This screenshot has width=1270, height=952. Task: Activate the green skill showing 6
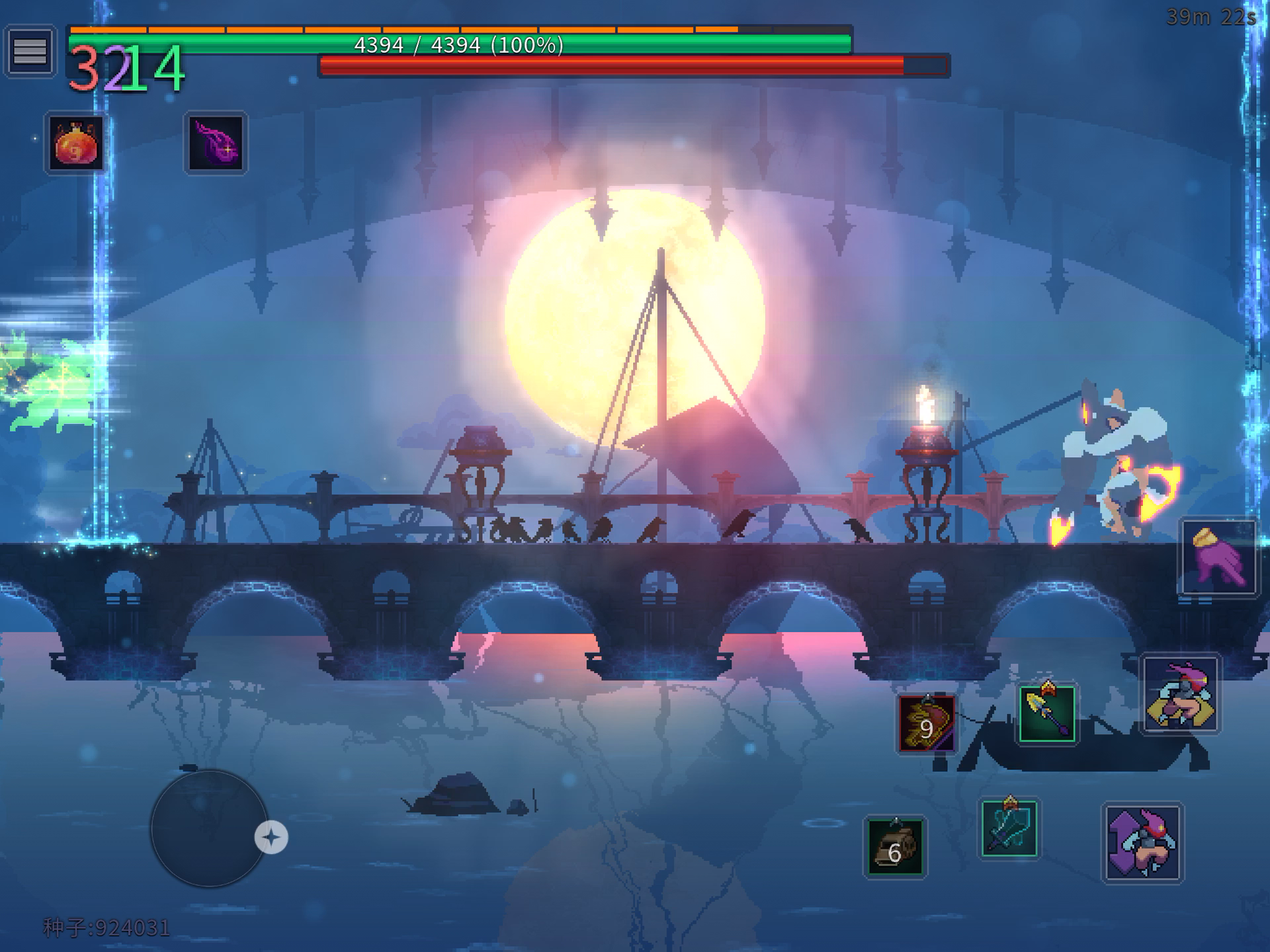click(895, 847)
